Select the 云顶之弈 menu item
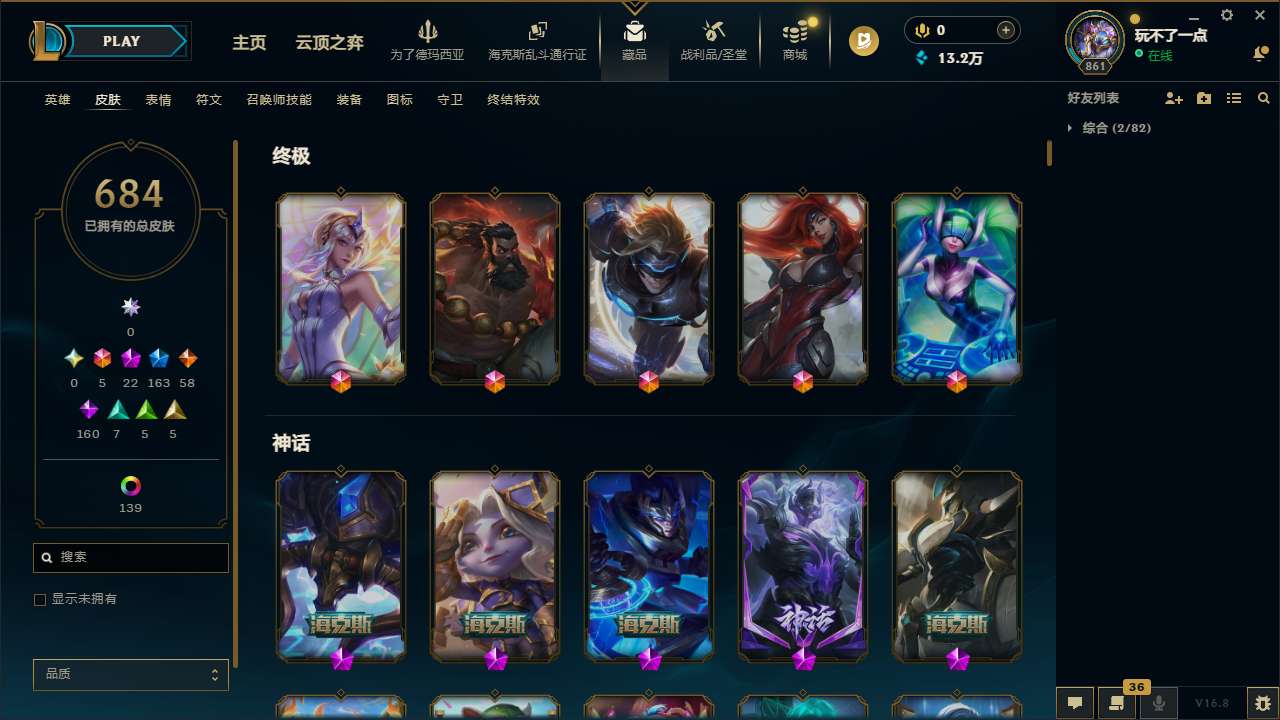Viewport: 1280px width, 720px height. 330,43
